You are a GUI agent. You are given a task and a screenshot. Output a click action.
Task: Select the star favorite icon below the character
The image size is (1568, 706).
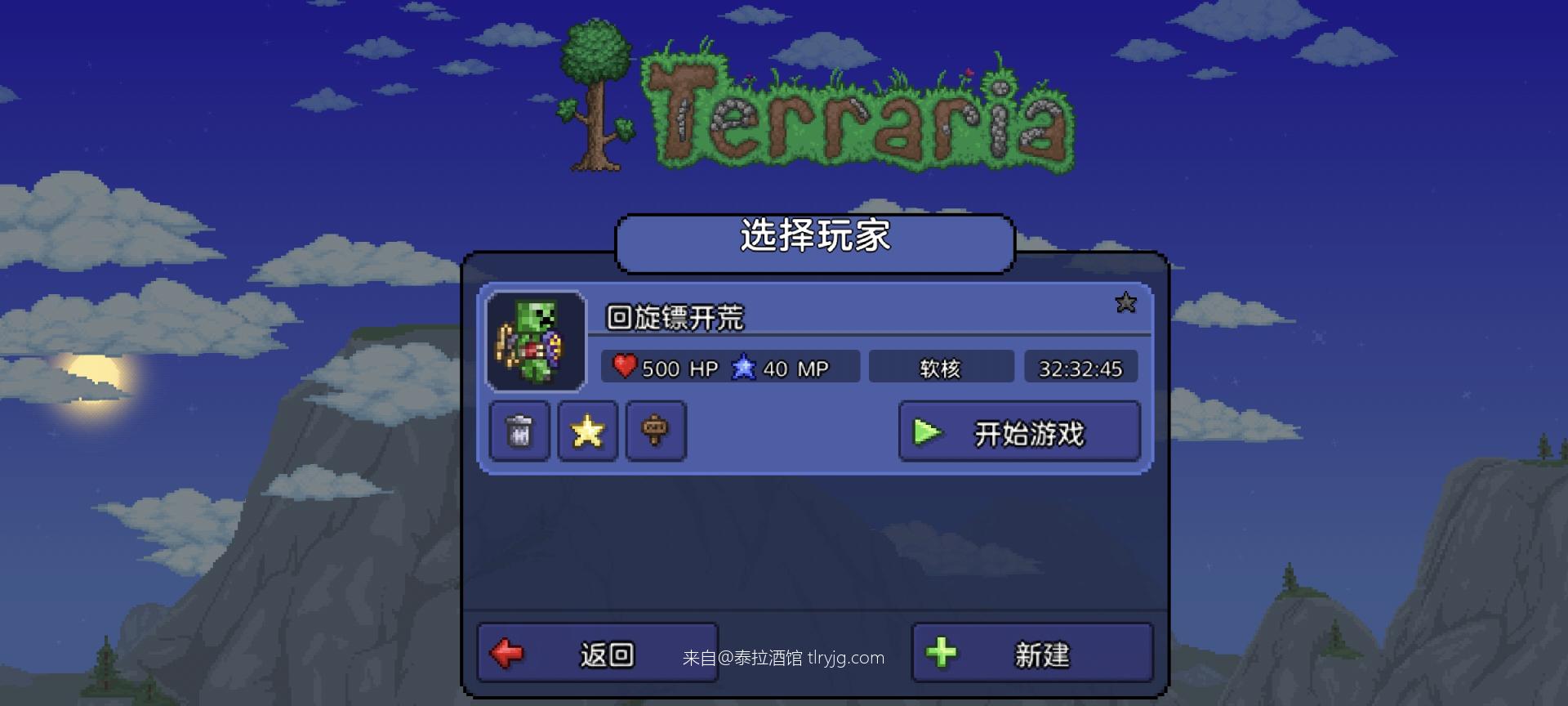pyautogui.click(x=588, y=431)
